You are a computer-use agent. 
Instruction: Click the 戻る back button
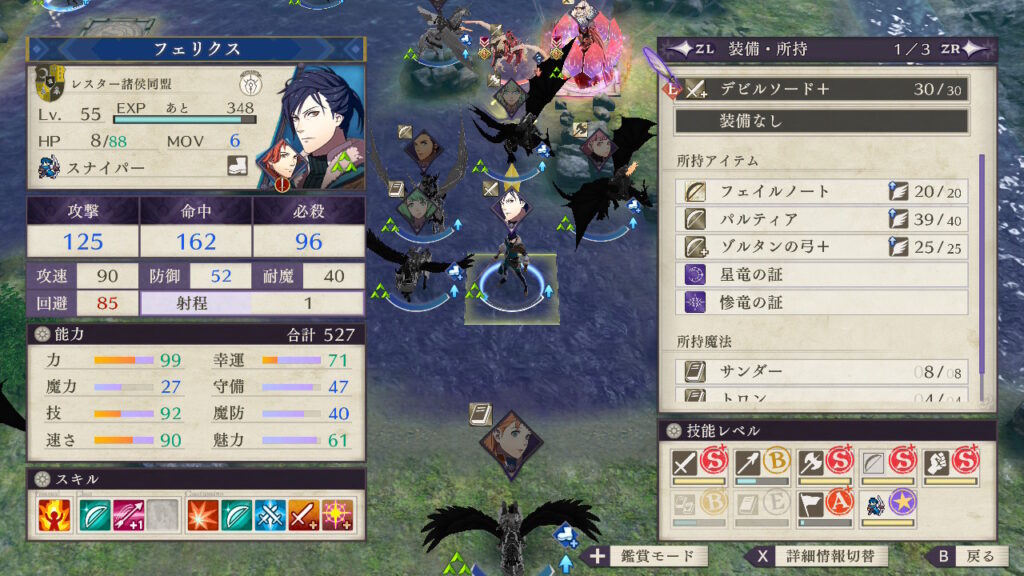(966, 556)
